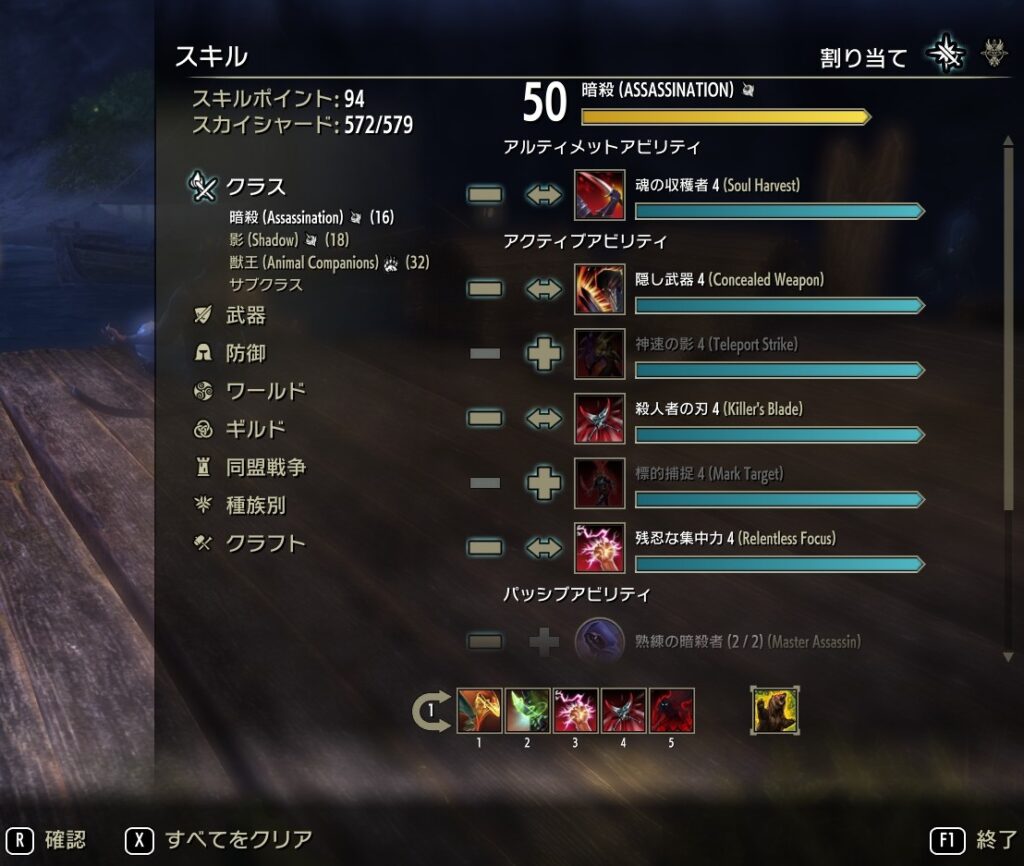1024x866 pixels.
Task: Click the morph arrows beside Killer's Blade
Action: 544,419
